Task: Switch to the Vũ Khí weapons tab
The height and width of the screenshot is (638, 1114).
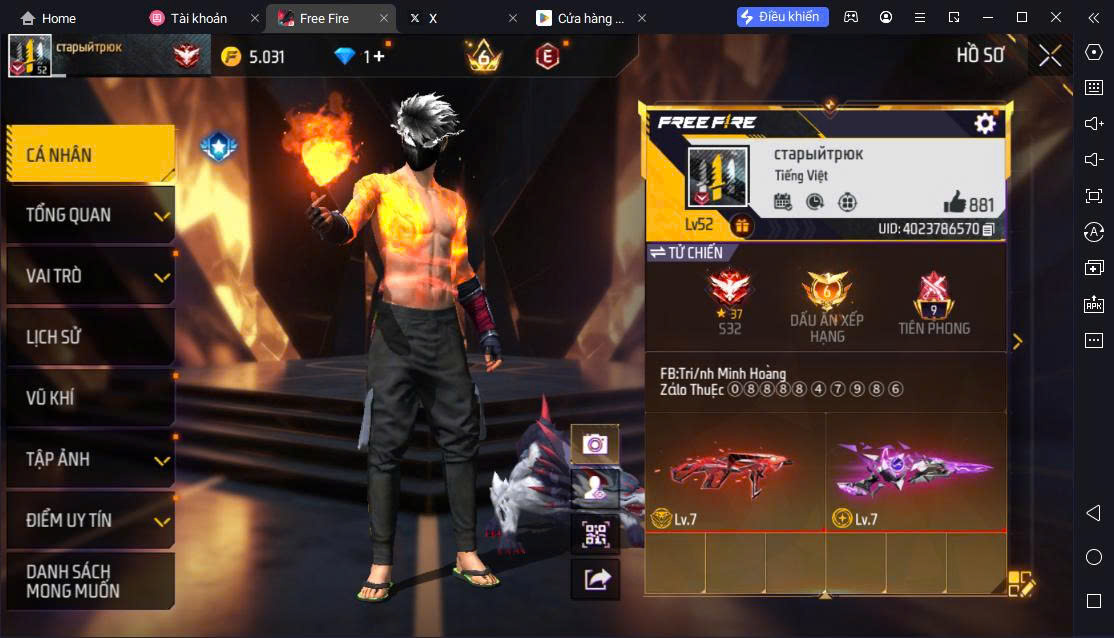Action: (90, 398)
